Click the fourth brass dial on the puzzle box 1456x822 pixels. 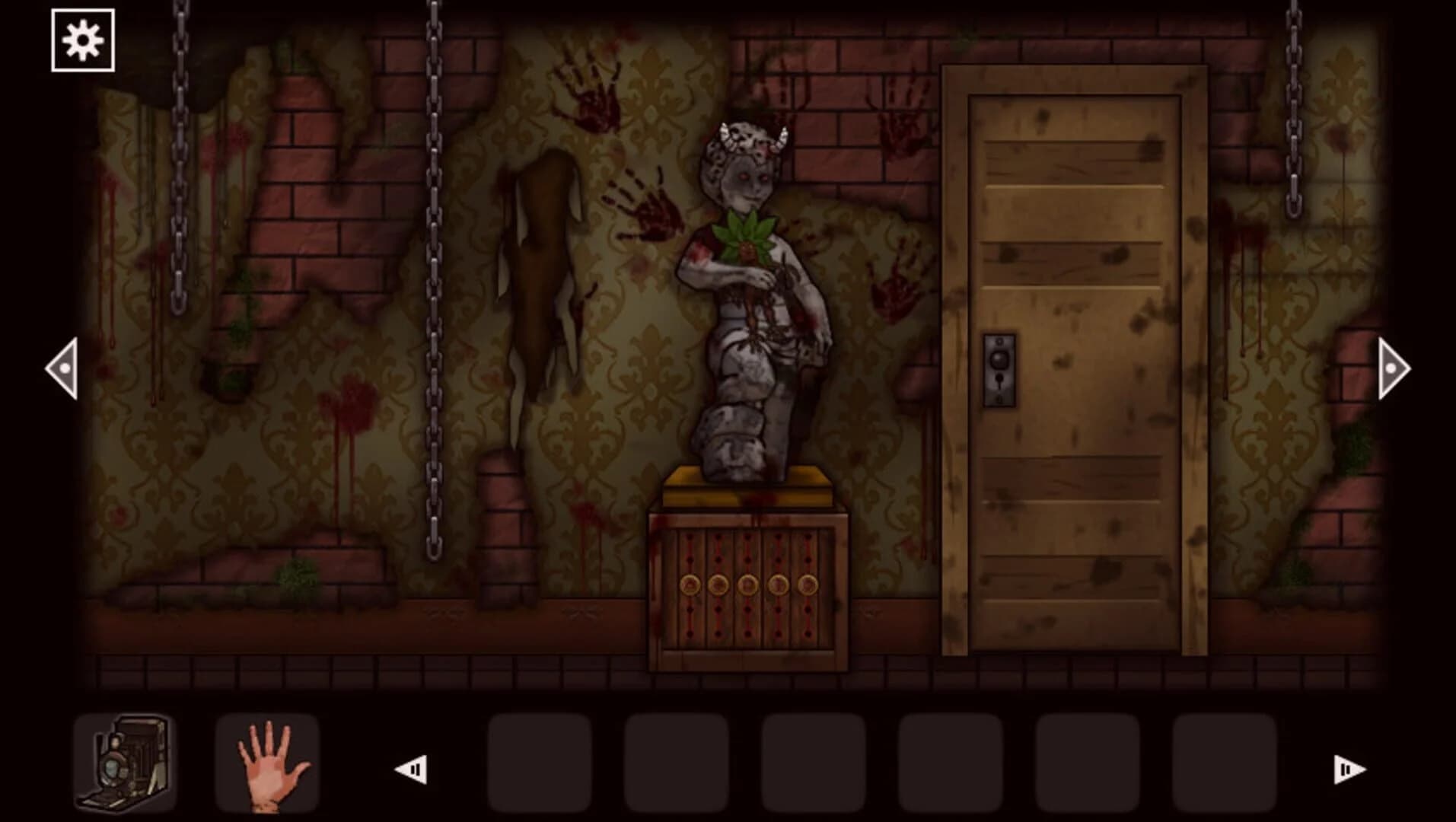pos(779,585)
